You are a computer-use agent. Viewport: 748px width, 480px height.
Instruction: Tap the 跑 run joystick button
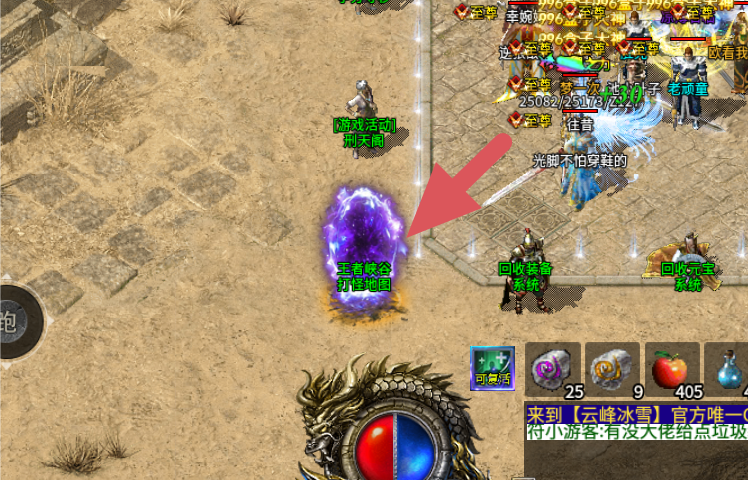(12, 322)
